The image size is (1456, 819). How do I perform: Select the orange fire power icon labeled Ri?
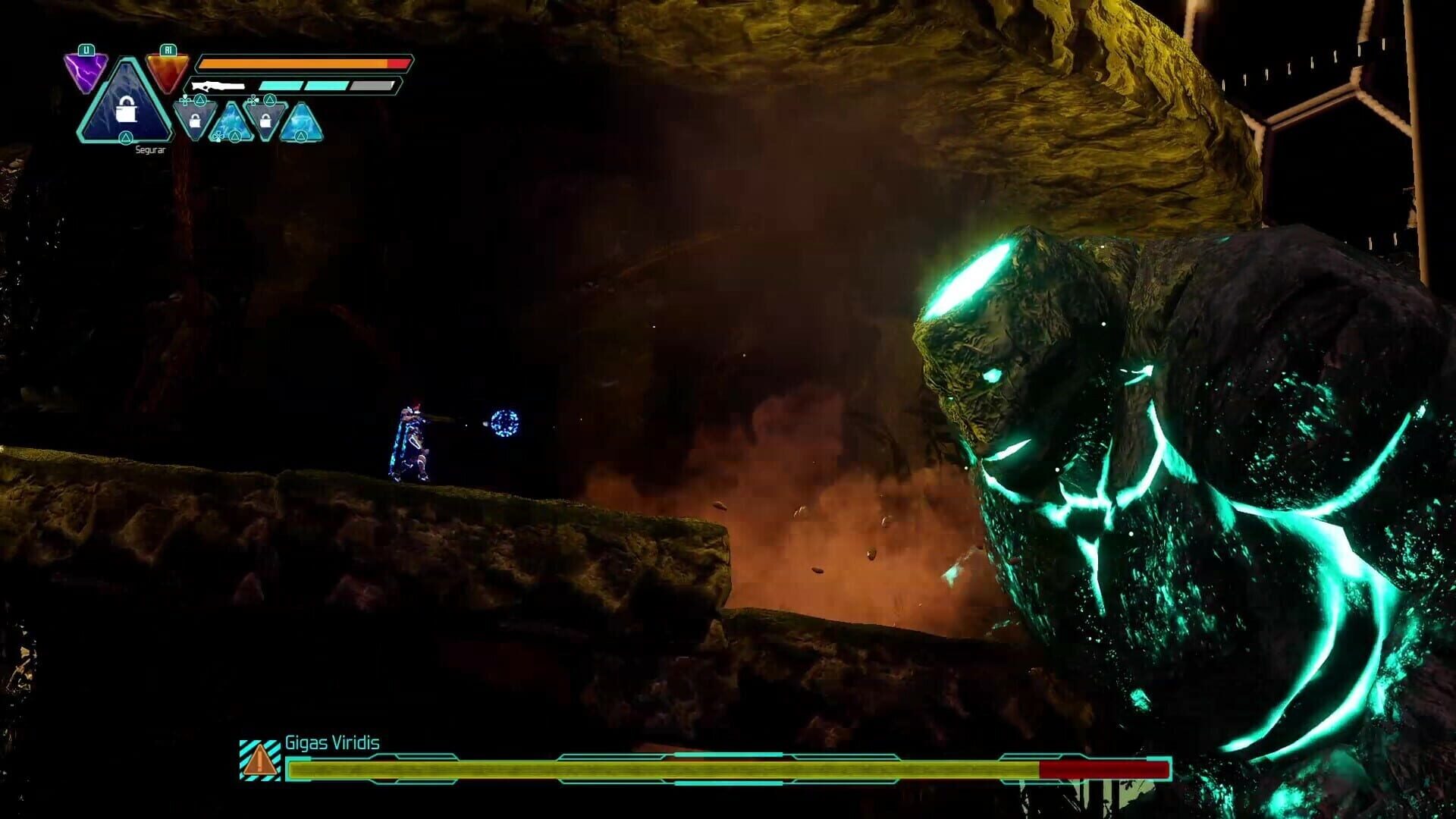[x=166, y=72]
